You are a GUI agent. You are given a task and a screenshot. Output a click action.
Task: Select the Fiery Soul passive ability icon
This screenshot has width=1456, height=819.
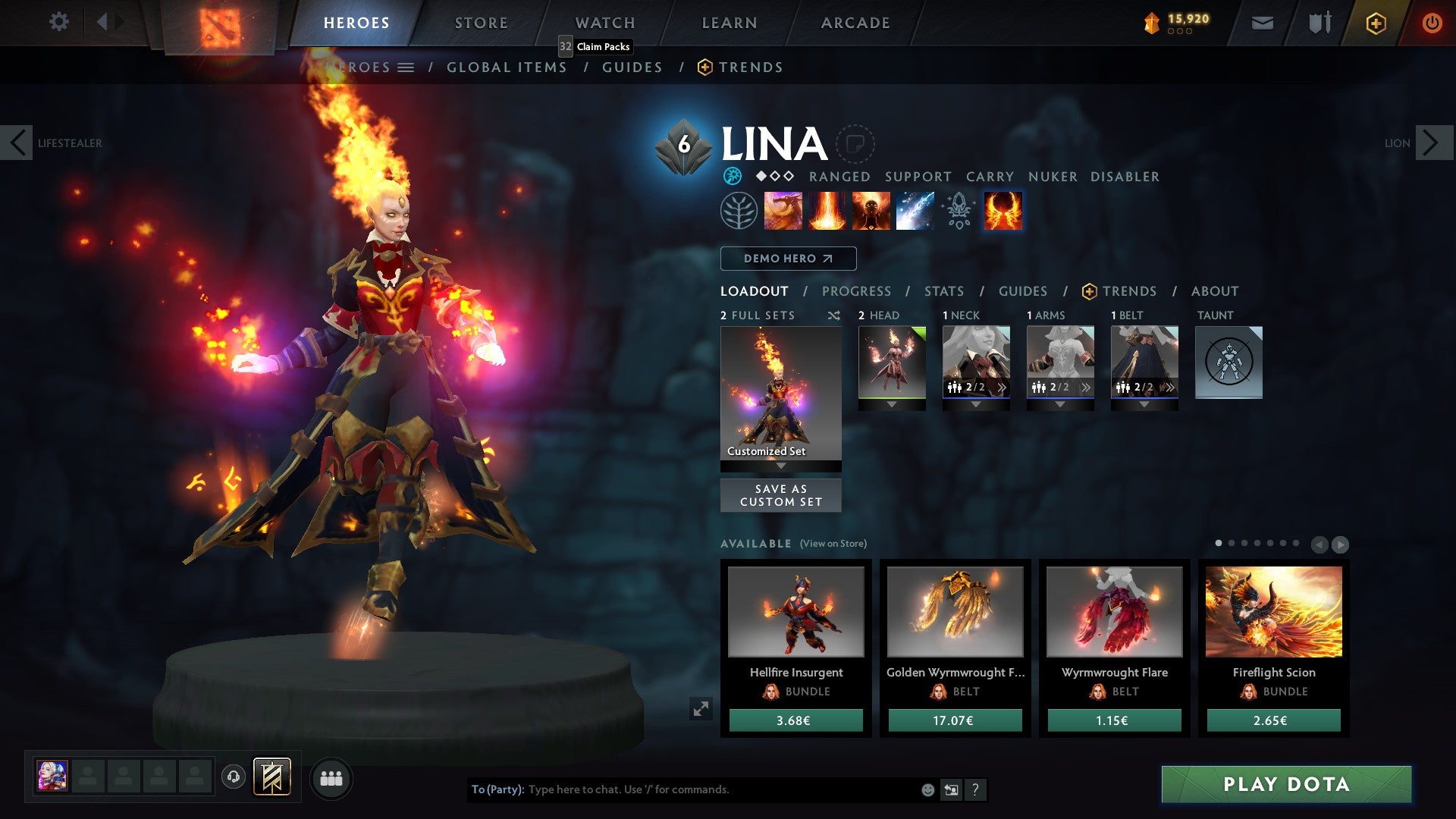point(871,211)
